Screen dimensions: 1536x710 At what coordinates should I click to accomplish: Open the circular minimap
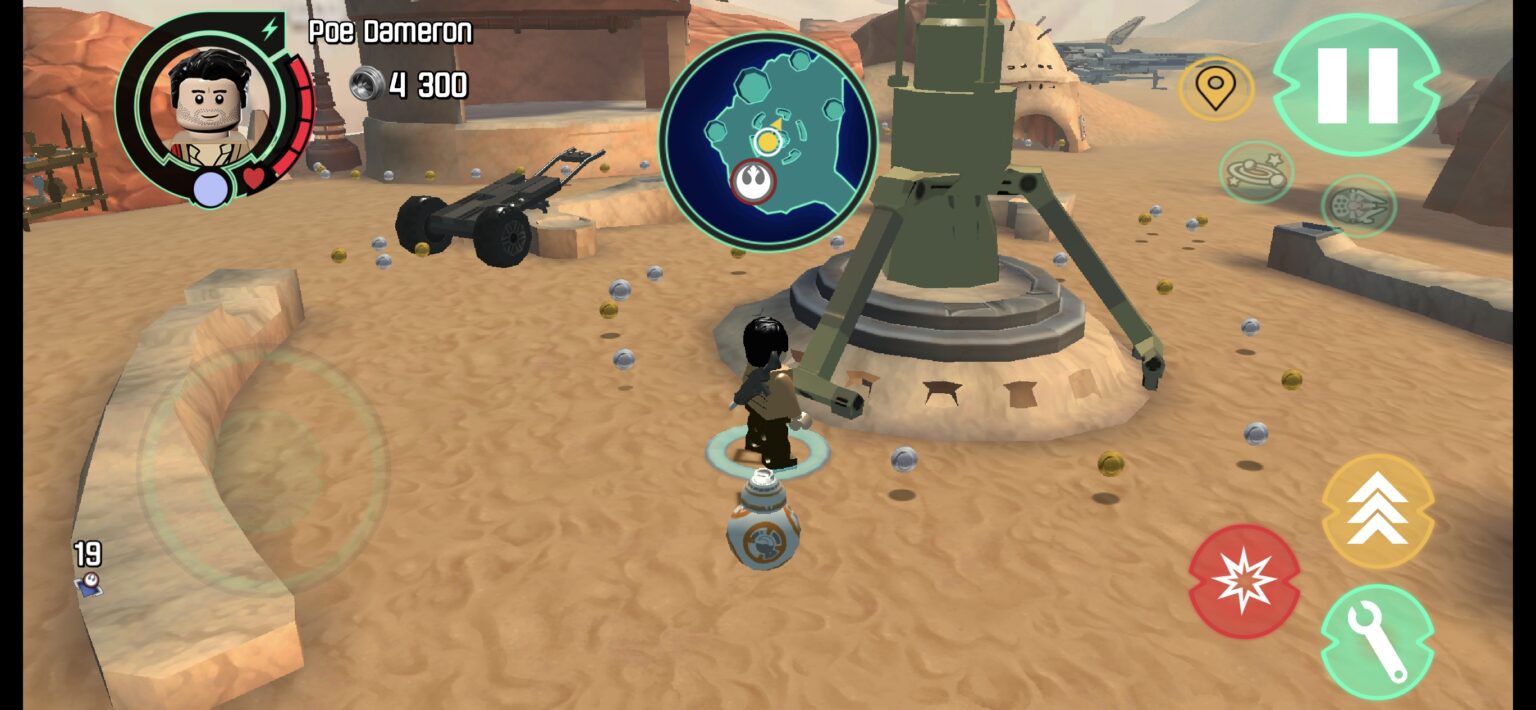pos(768,141)
